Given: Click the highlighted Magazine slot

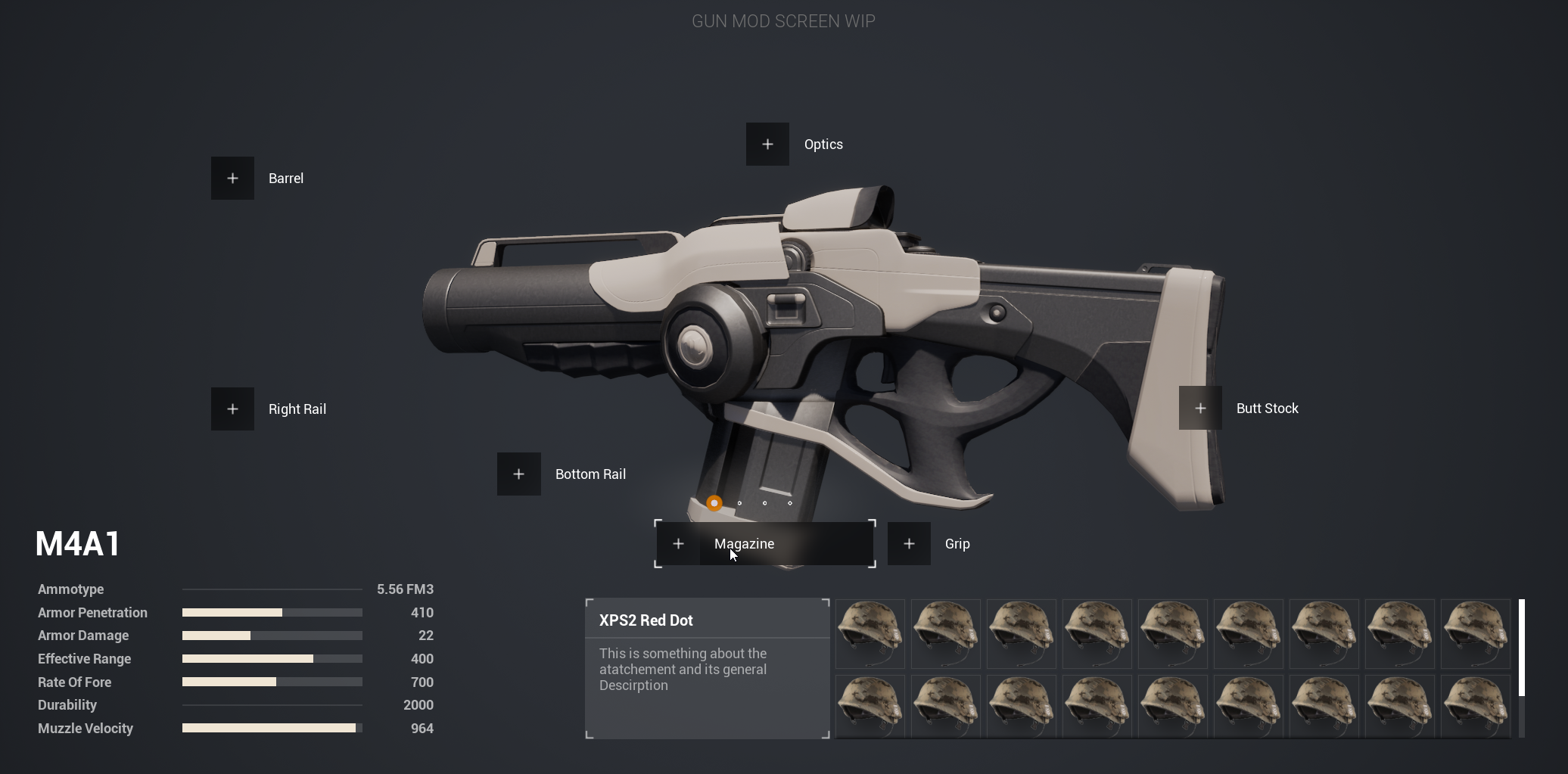Looking at the screenshot, I should tap(764, 544).
